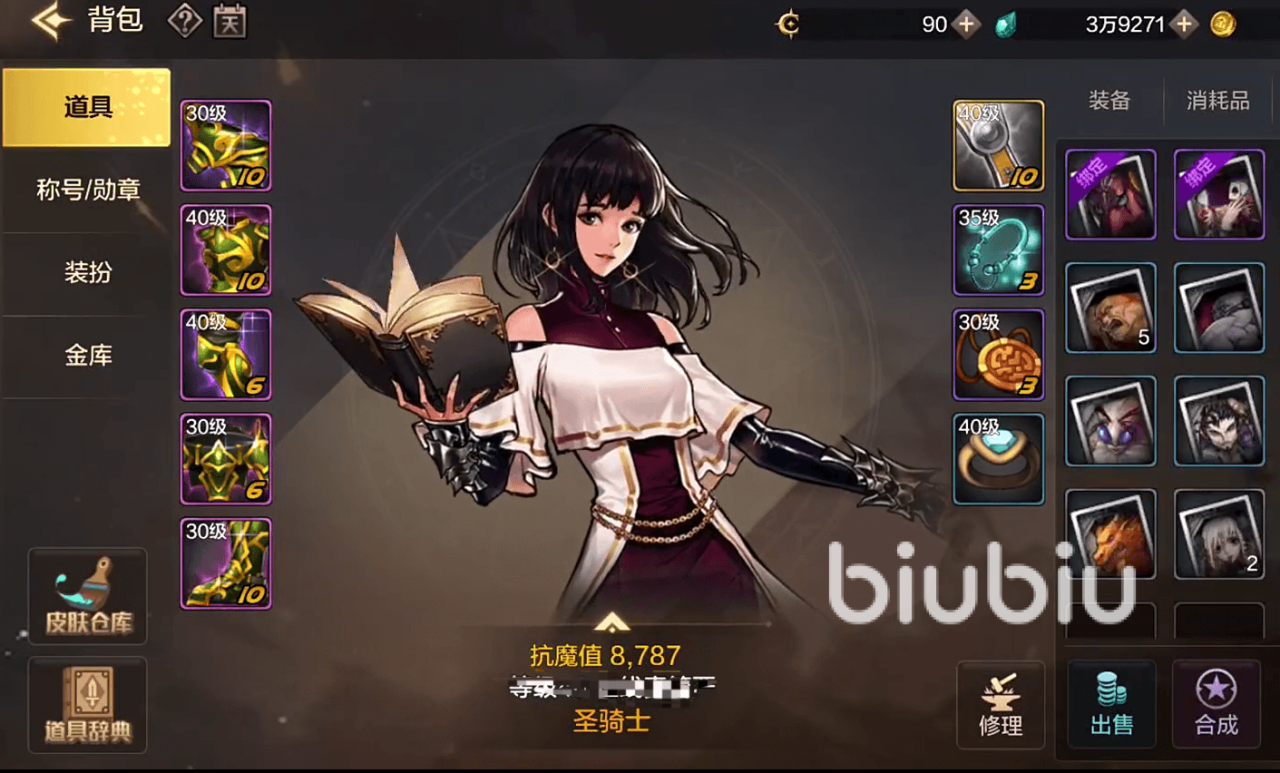
Task: Select the level 40 ring slot
Action: [998, 459]
